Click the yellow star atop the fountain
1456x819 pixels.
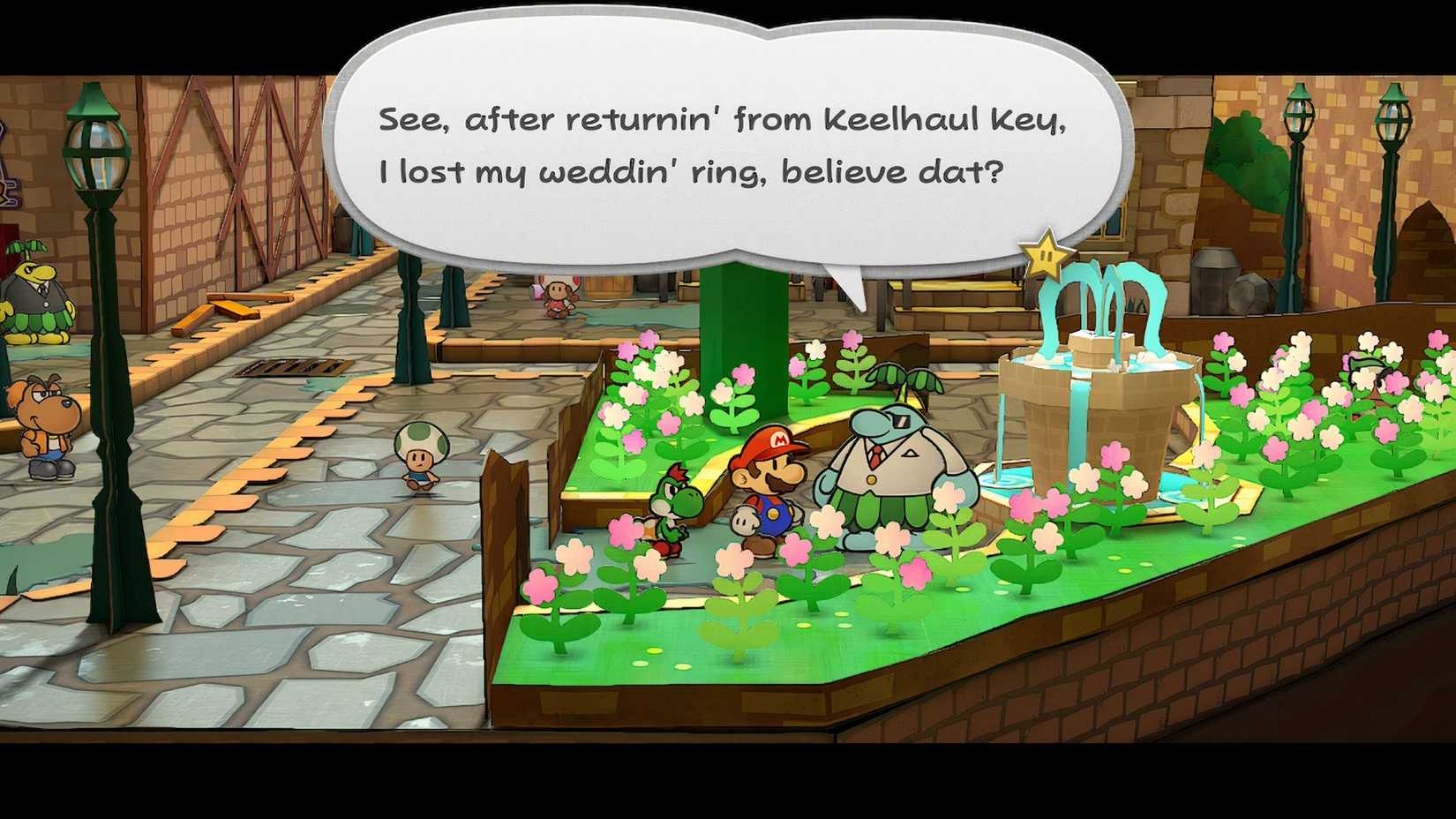(1045, 256)
